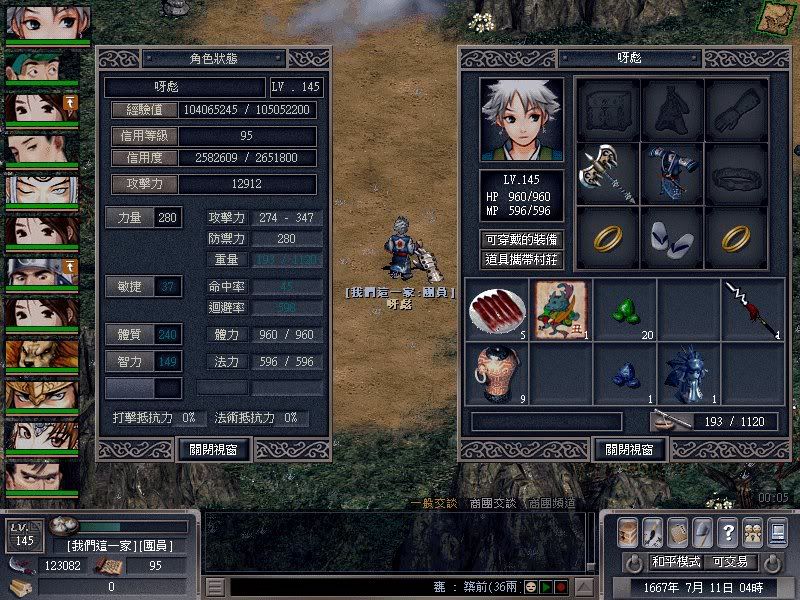Screen dimensions: 800x600
Task: Open the computer system menu icon
Action: pyautogui.click(x=777, y=532)
